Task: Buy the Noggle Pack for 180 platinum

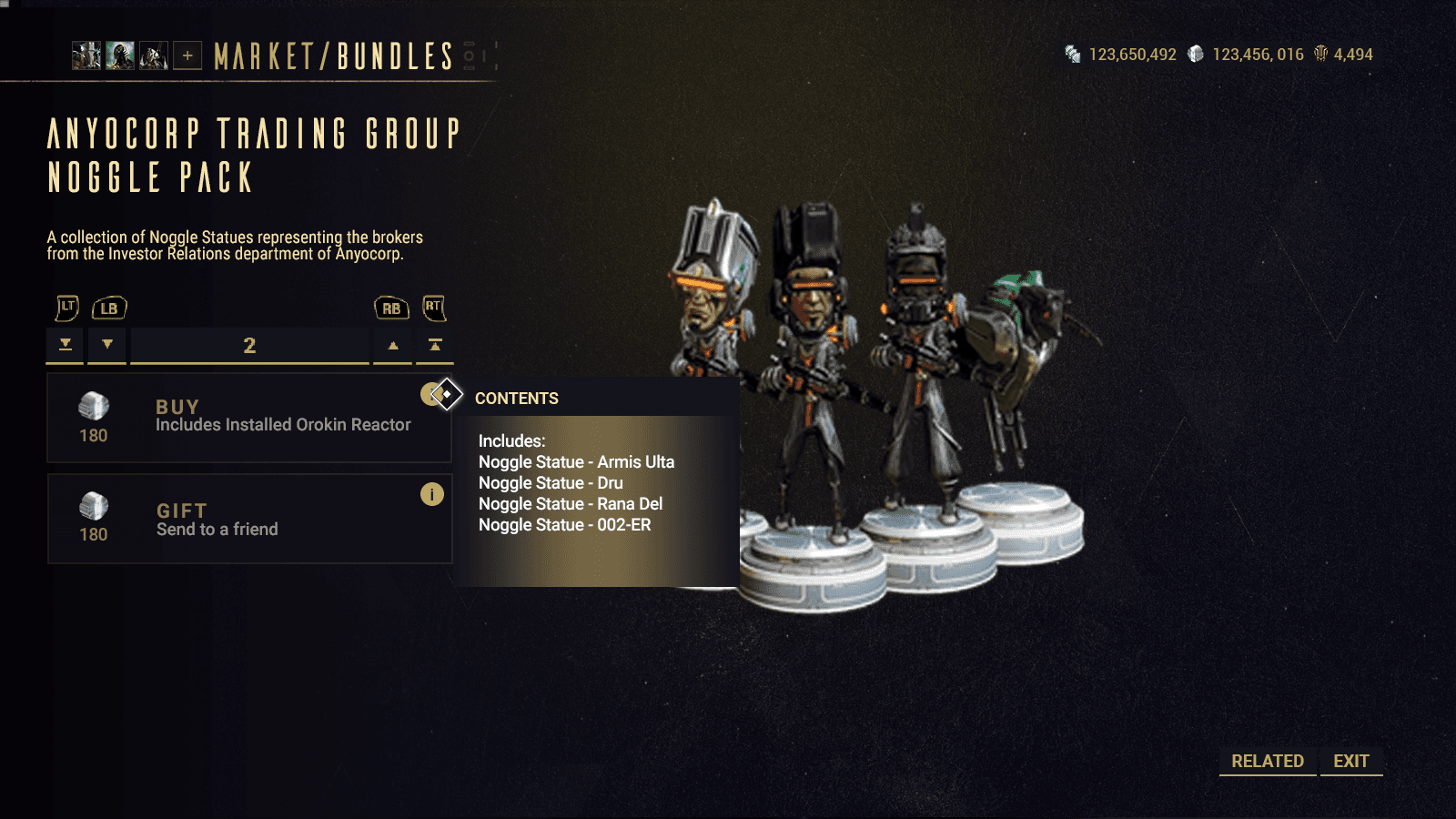Action: [248, 418]
